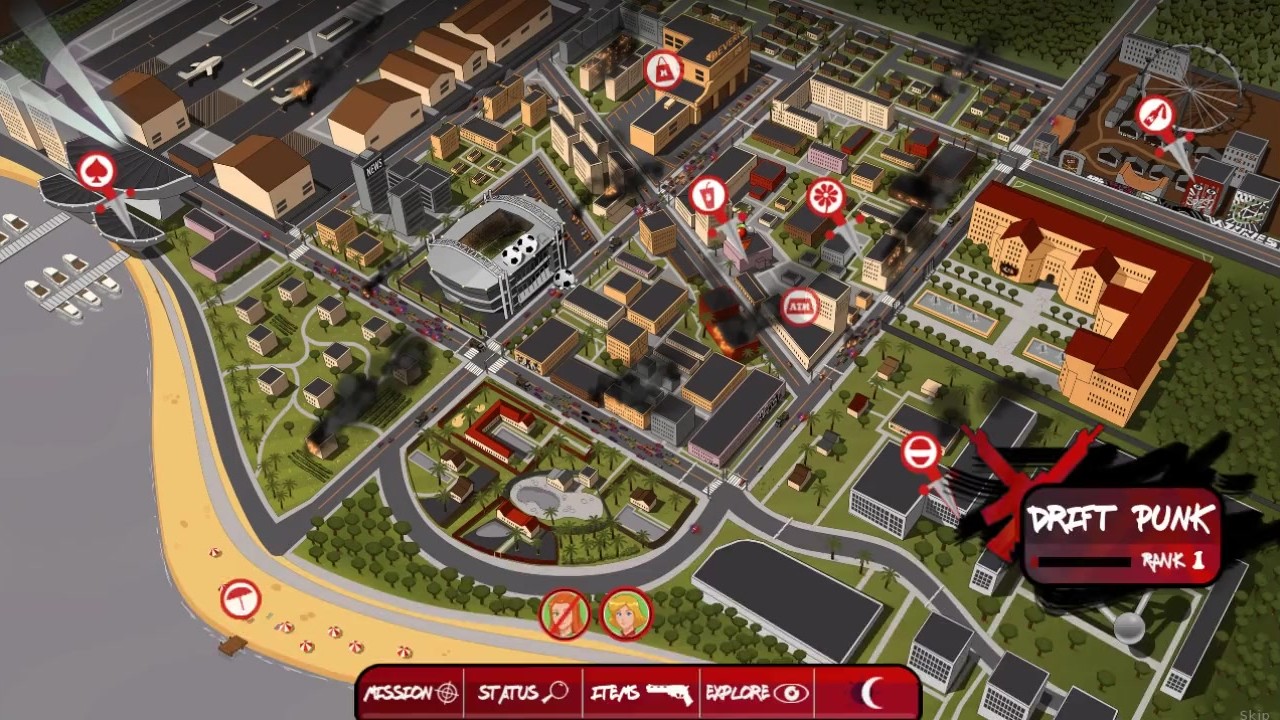This screenshot has width=1280, height=720.
Task: Select the spray paint marker near the Ferris wheel
Action: click(1154, 114)
